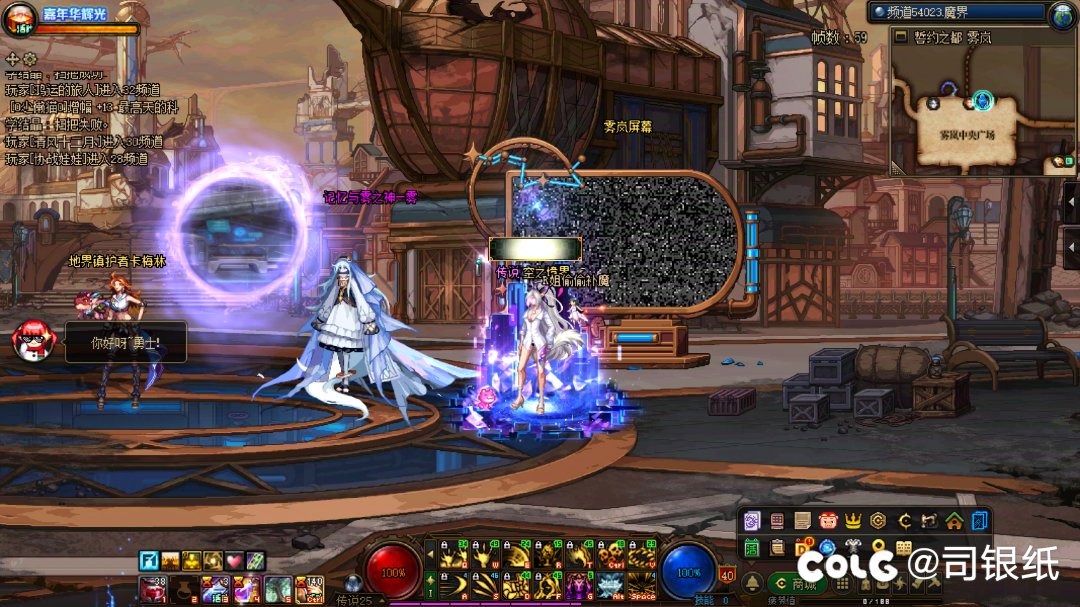This screenshot has height=607, width=1080.
Task: Open the 商城 shop button
Action: 797,584
